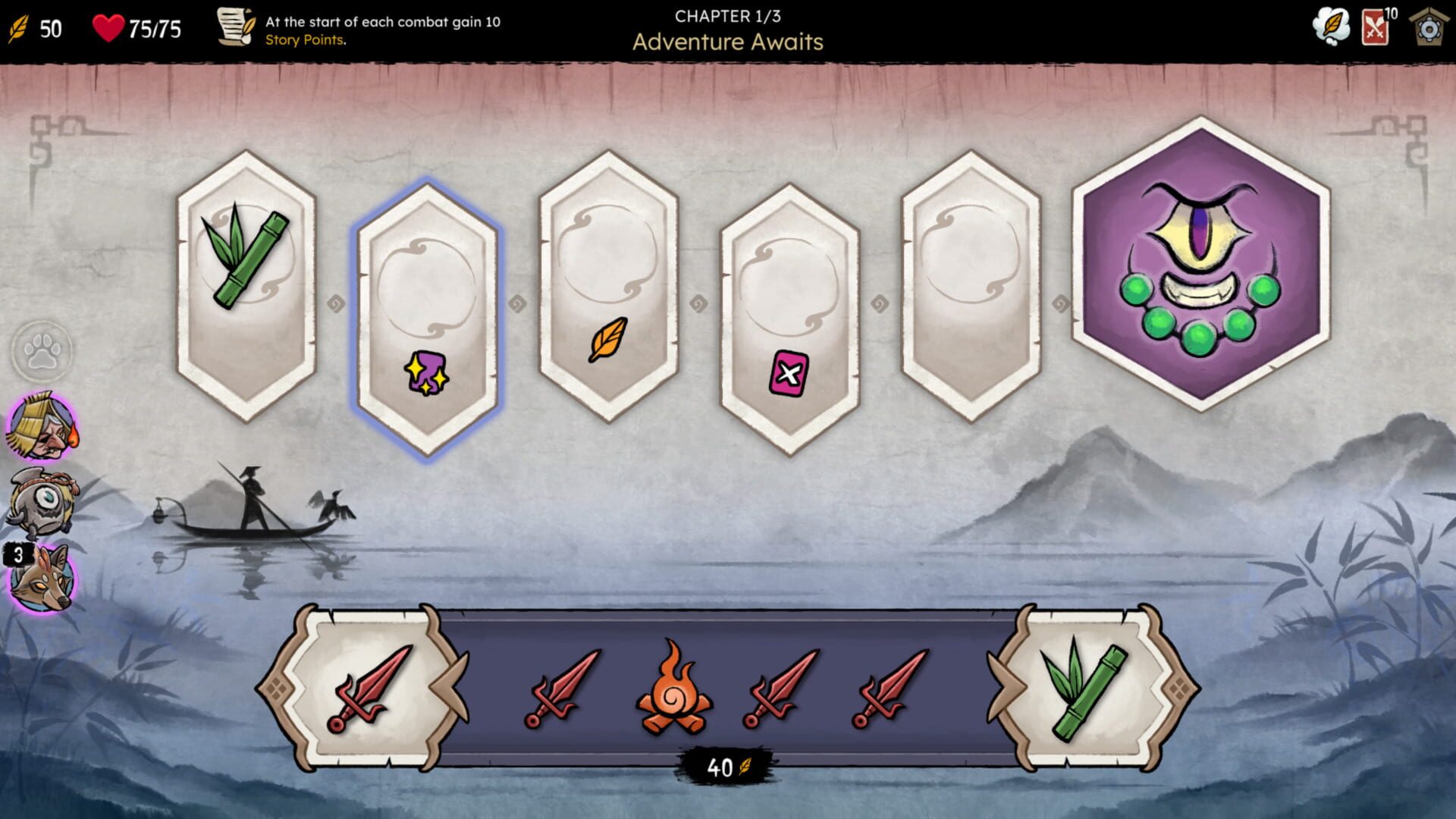The width and height of the screenshot is (1456, 819).
Task: Open the feather thought bubble icon
Action: tap(1332, 25)
